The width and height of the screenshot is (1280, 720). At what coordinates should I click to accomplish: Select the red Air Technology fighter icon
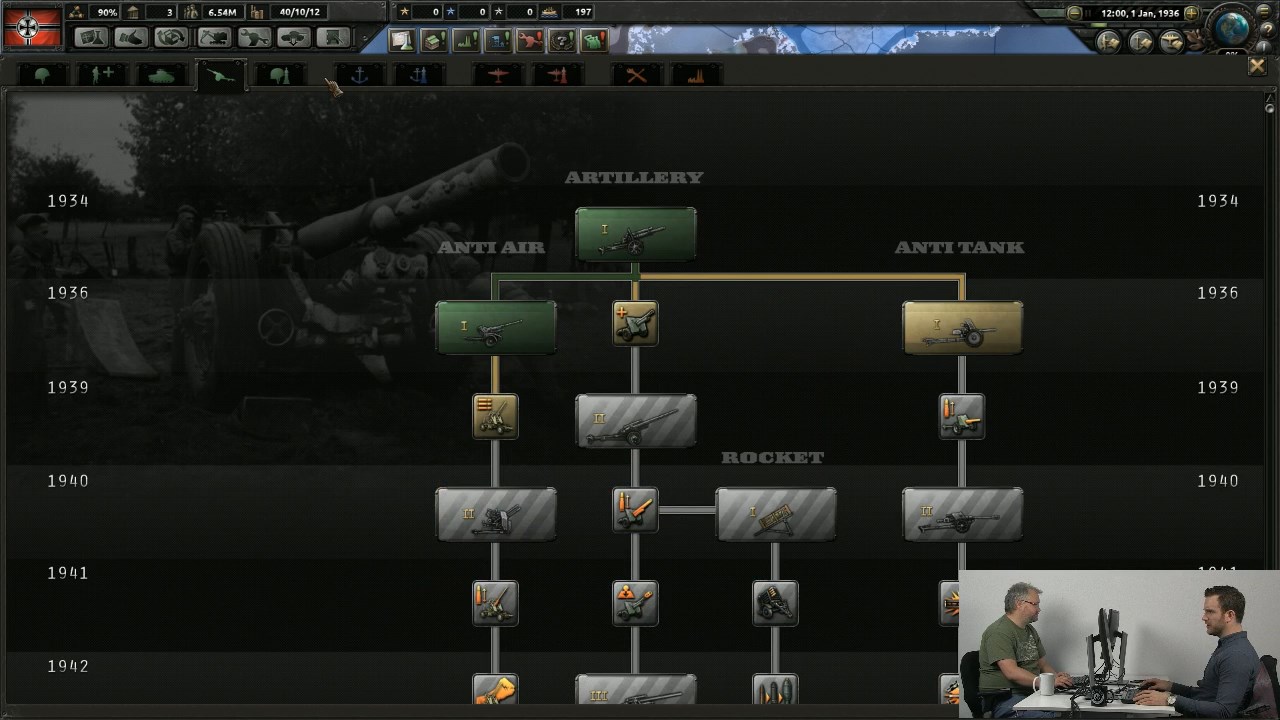[497, 73]
